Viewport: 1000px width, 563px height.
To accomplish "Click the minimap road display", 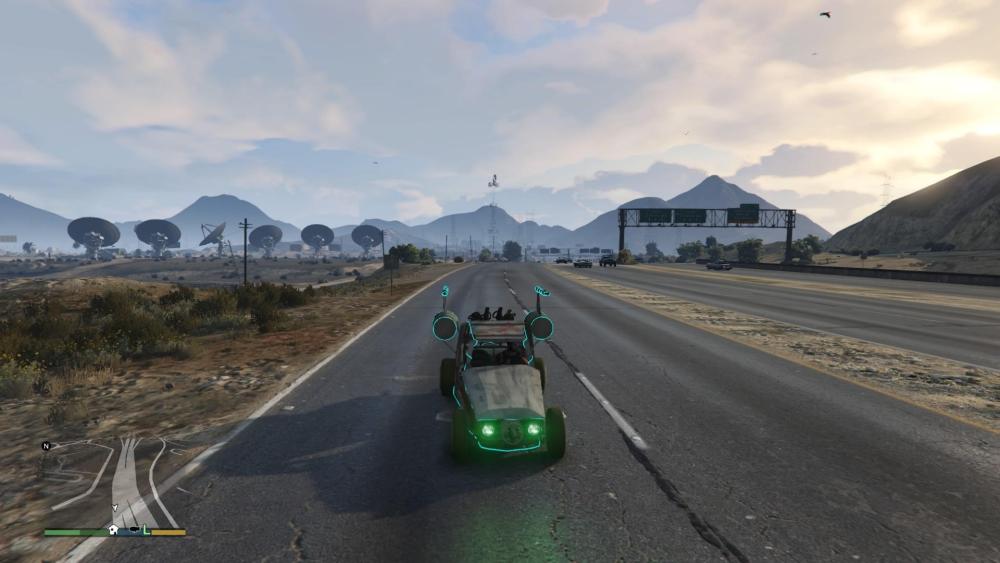I will coord(125,480).
